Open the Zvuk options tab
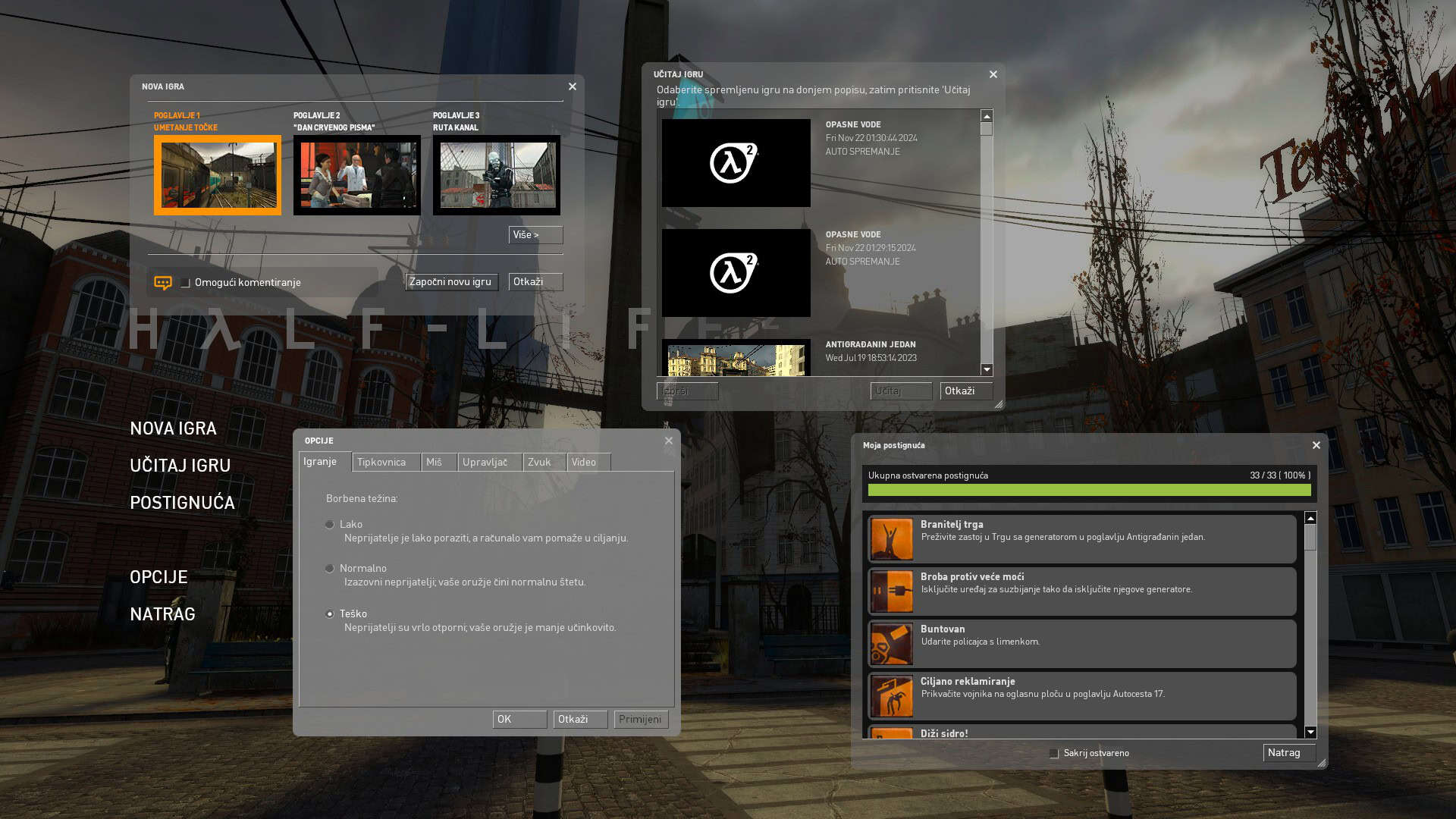The height and width of the screenshot is (819, 1456). tap(543, 463)
